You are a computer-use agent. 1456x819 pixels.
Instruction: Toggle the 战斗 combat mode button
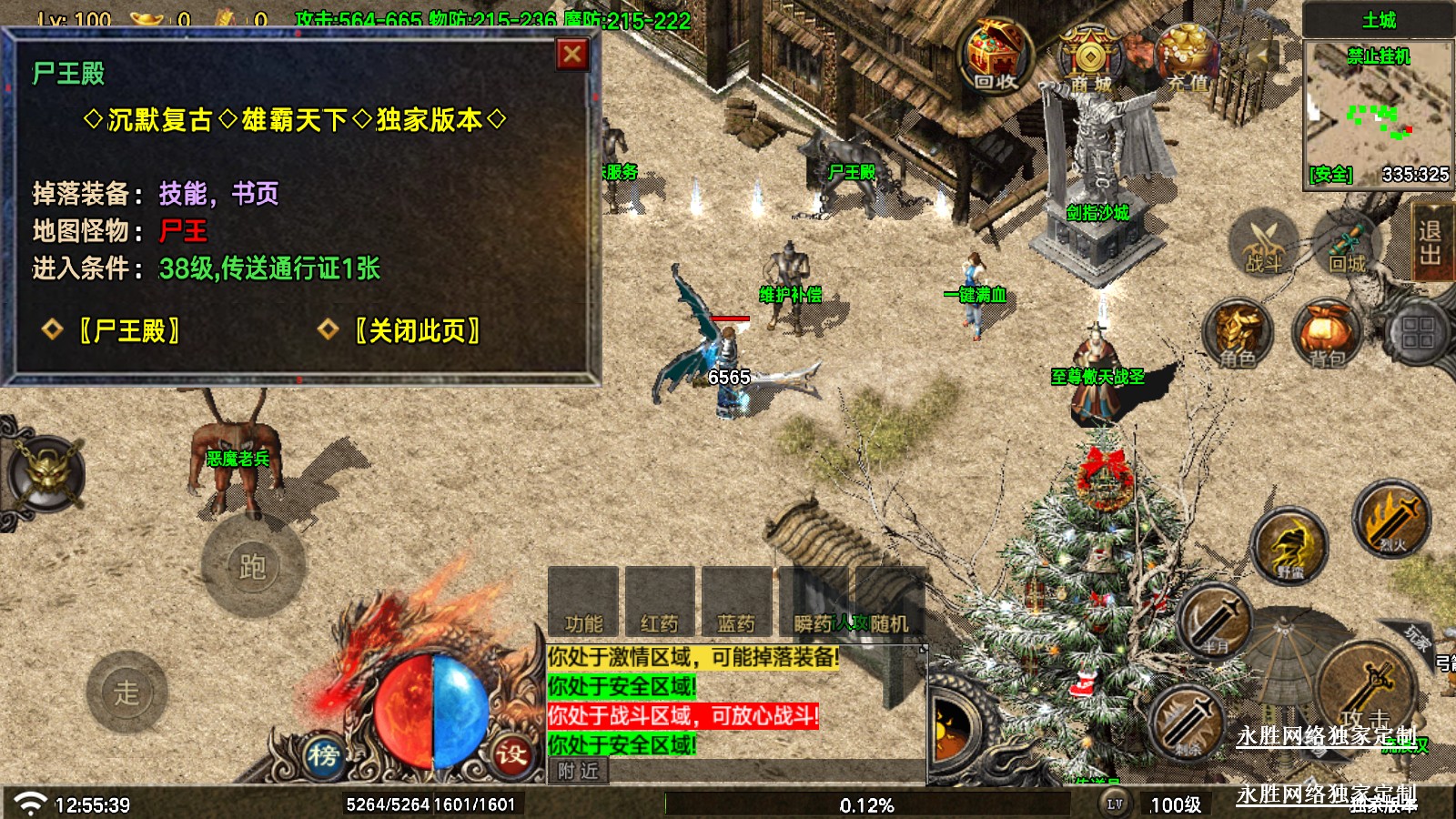[1263, 244]
